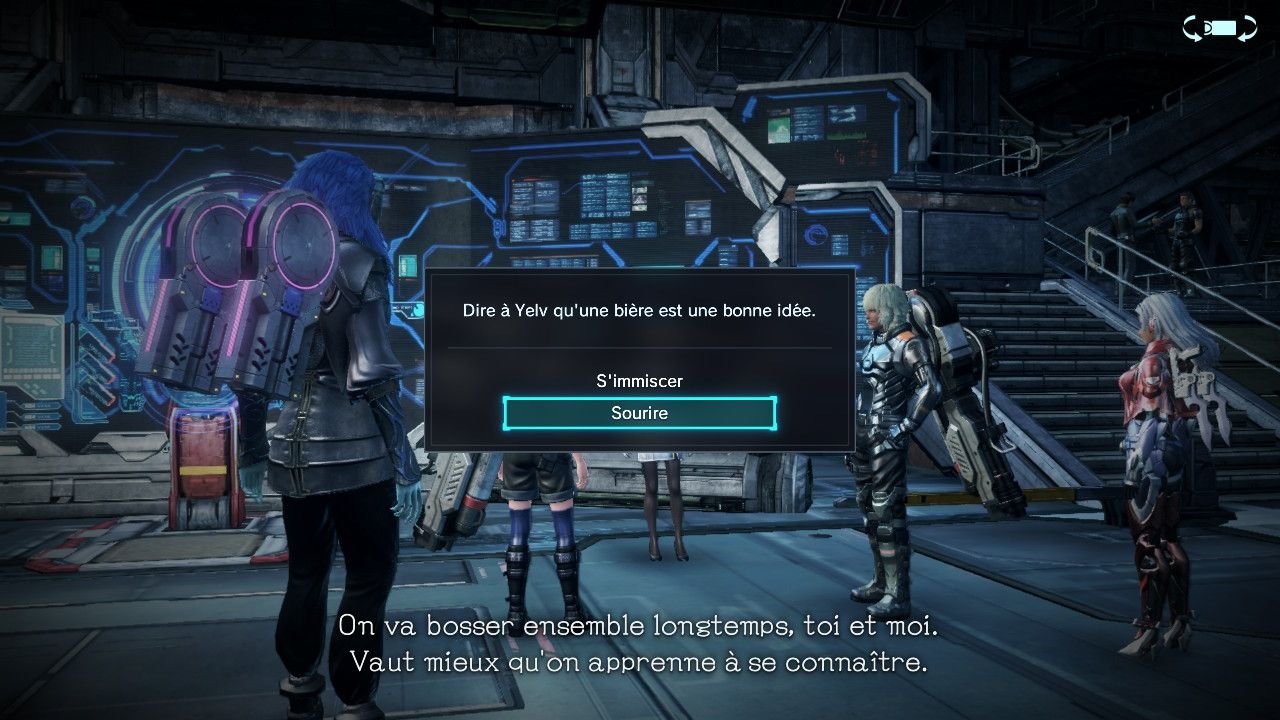Select the highlighted "Sourire" reply
The height and width of the screenshot is (720, 1280).
(x=639, y=413)
